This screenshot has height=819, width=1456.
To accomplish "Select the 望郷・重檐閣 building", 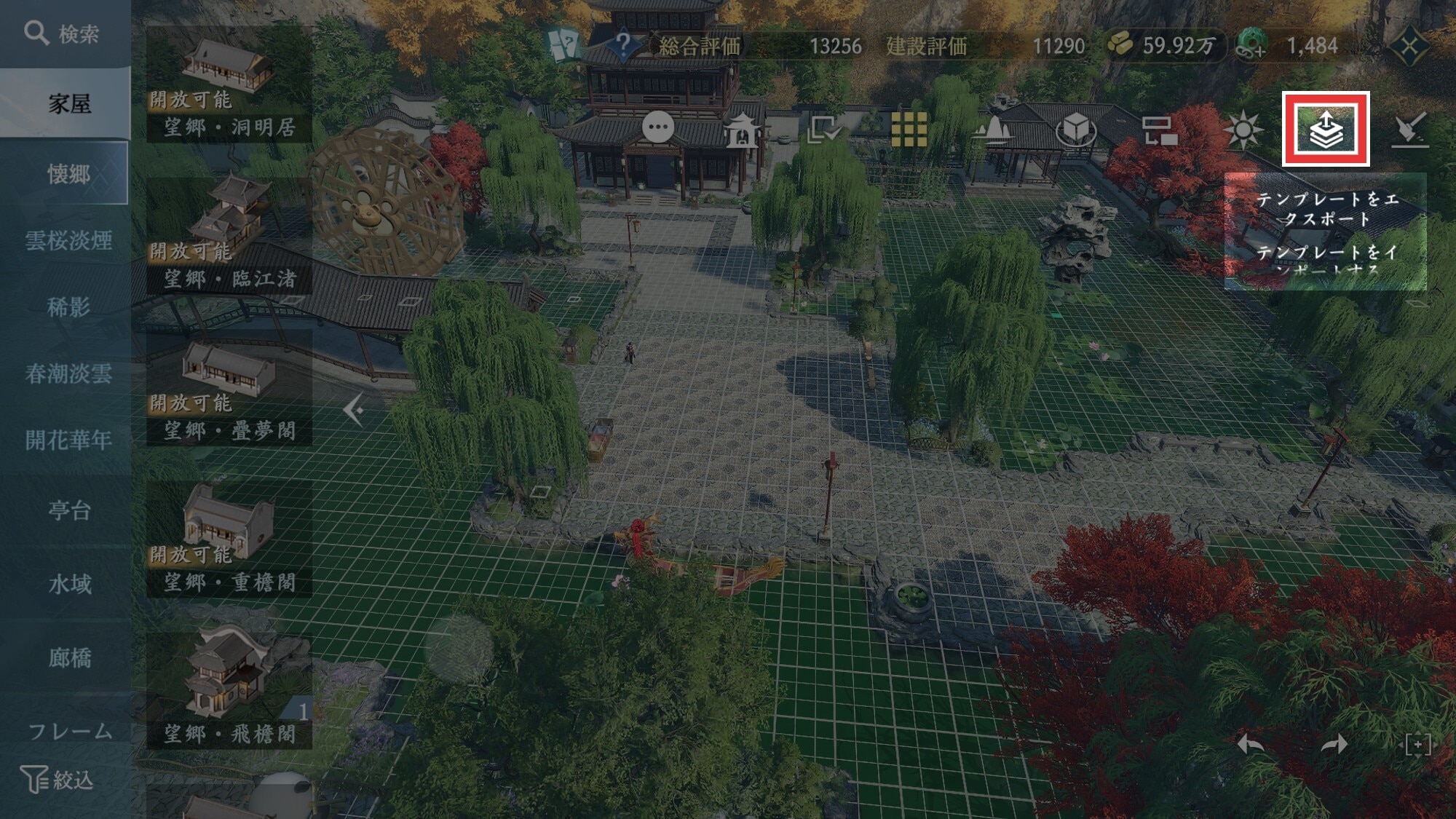I will (229, 539).
